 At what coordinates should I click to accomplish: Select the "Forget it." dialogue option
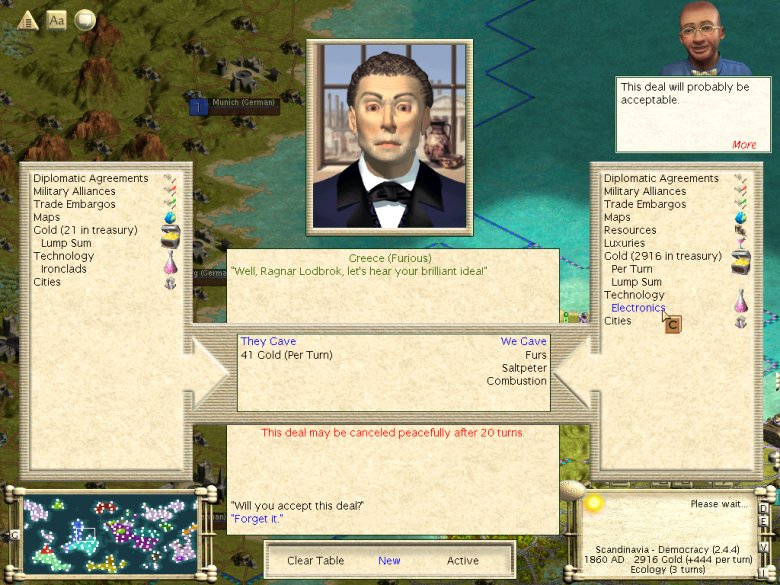tap(257, 519)
